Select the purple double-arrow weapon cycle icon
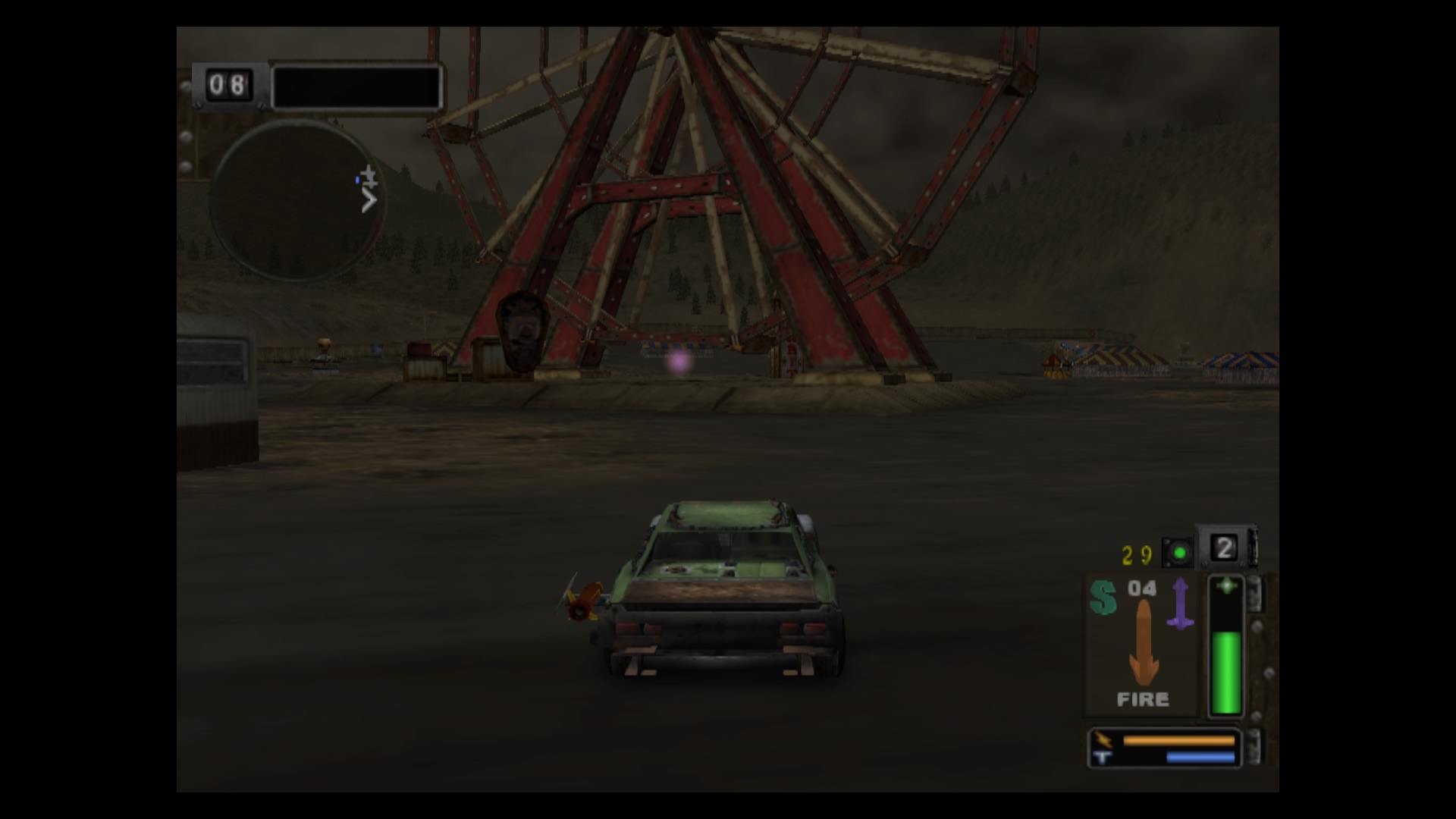Image resolution: width=1456 pixels, height=819 pixels. click(x=1180, y=602)
